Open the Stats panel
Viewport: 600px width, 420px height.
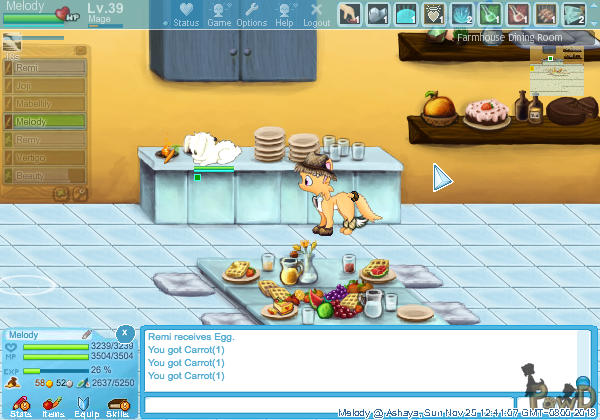(x=21, y=405)
